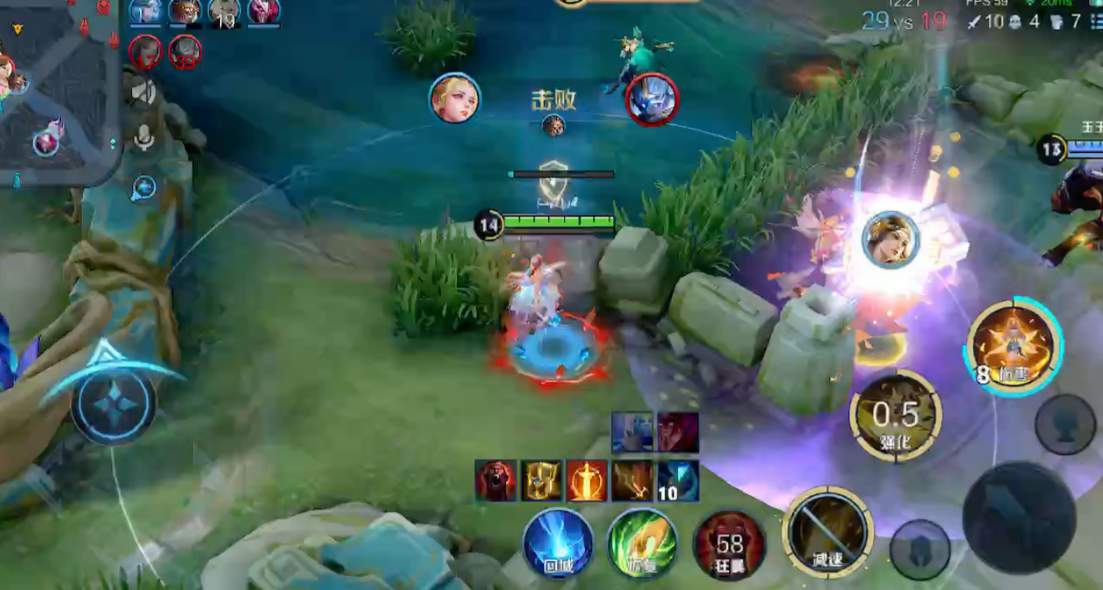The image size is (1103, 590).
Task: Target the blonde enemy hero portrait indicator
Action: point(455,99)
